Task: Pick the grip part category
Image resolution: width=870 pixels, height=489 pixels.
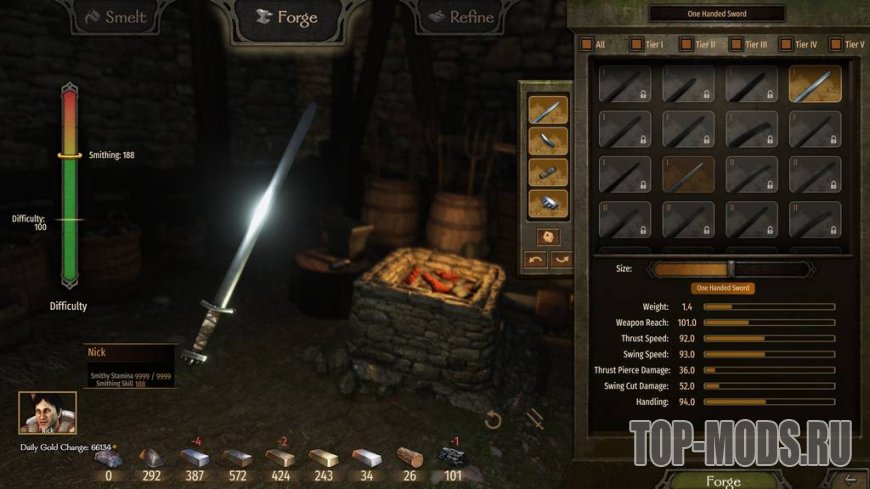Action: coord(548,171)
